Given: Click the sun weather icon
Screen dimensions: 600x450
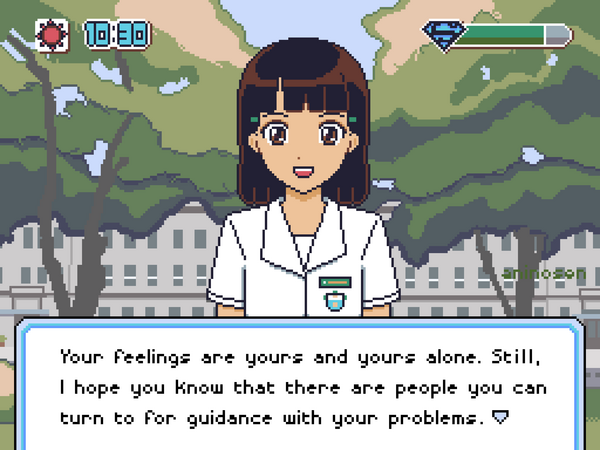Looking at the screenshot, I should (x=50, y=36).
